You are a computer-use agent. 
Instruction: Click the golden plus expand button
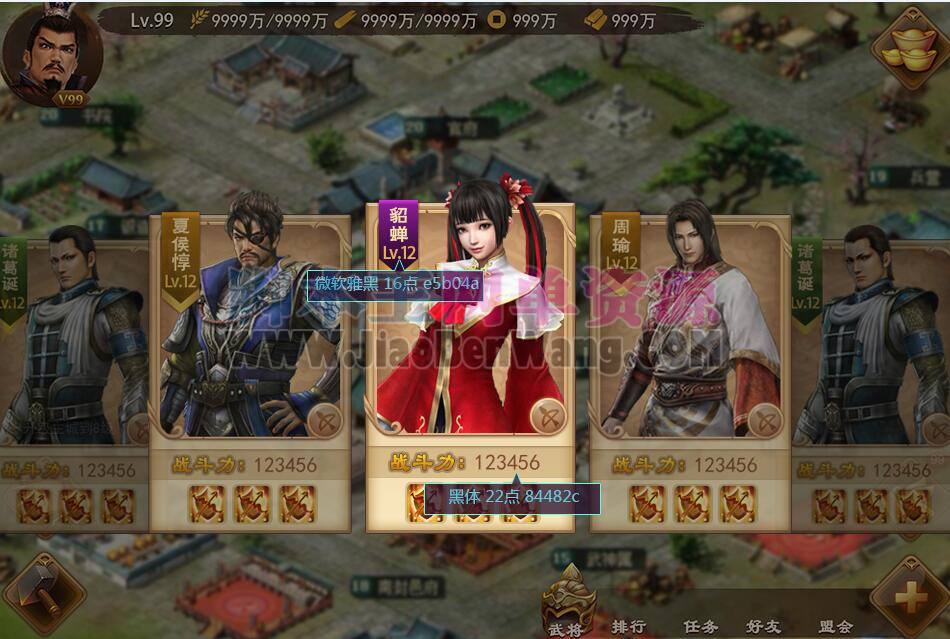coord(908,598)
